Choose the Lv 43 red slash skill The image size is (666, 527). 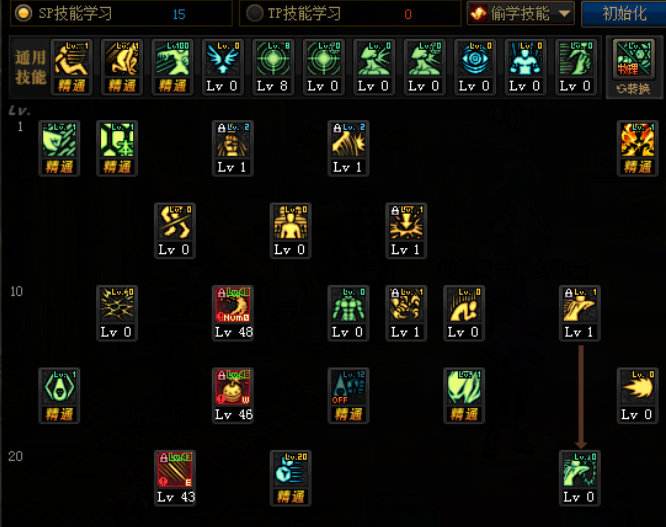[173, 470]
